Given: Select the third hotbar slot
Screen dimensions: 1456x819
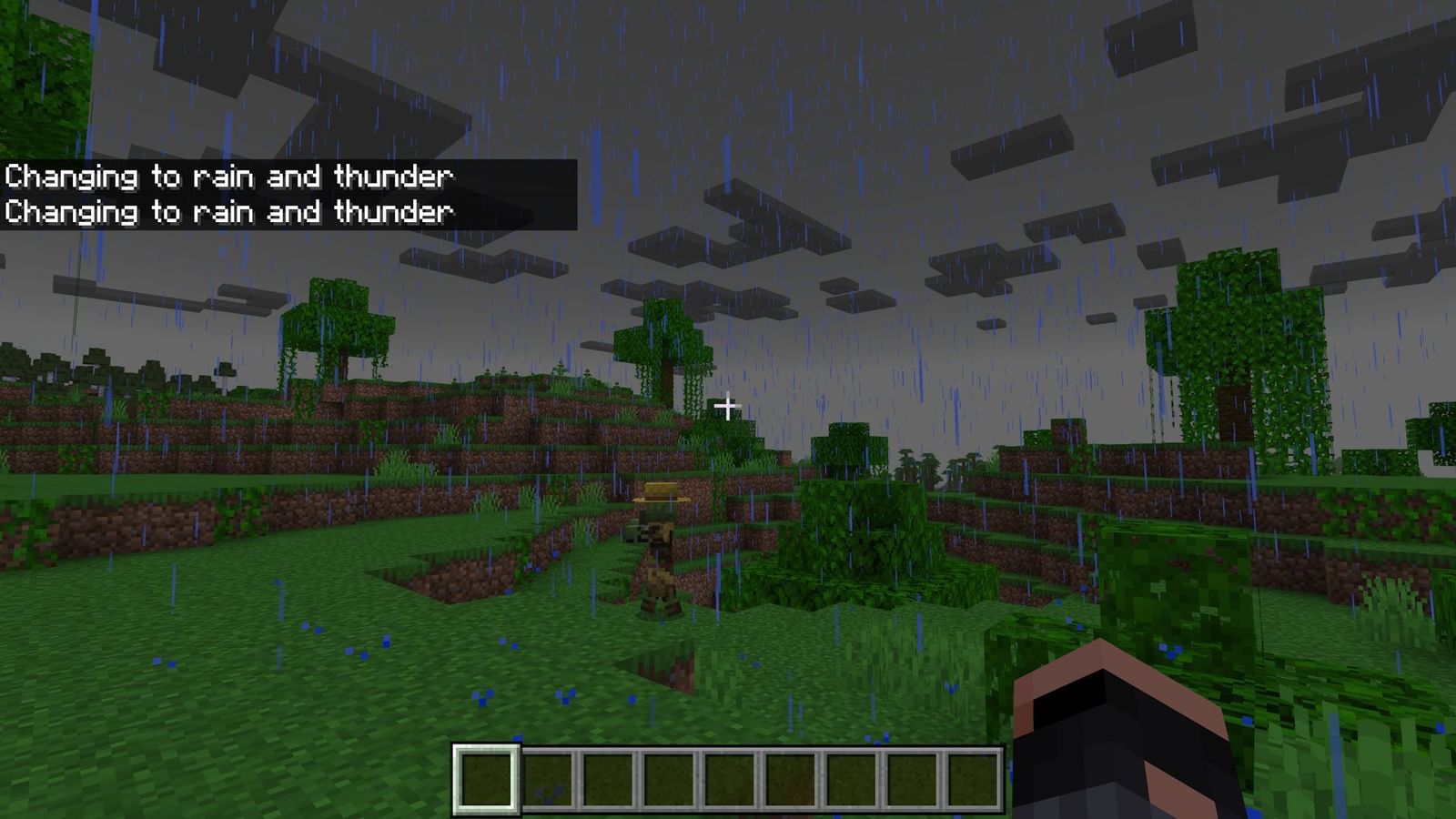Looking at the screenshot, I should [x=610, y=780].
